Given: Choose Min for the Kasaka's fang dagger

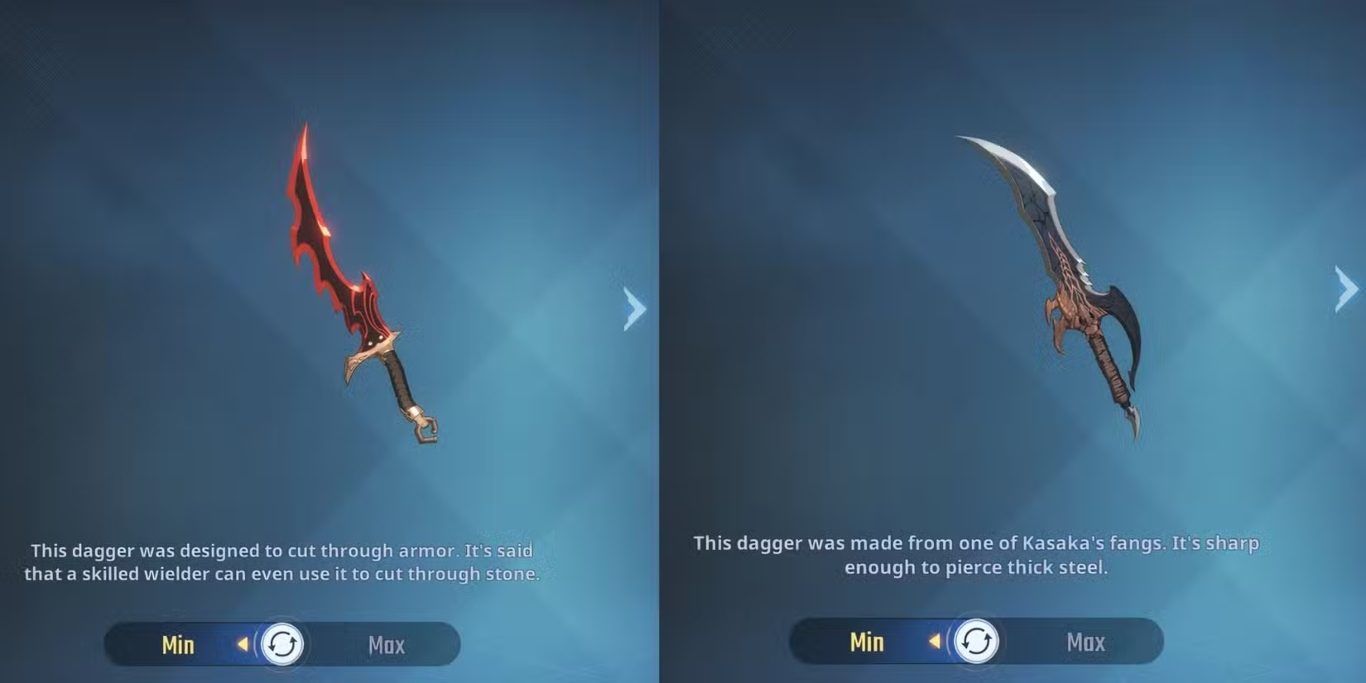Looking at the screenshot, I should (x=866, y=641).
